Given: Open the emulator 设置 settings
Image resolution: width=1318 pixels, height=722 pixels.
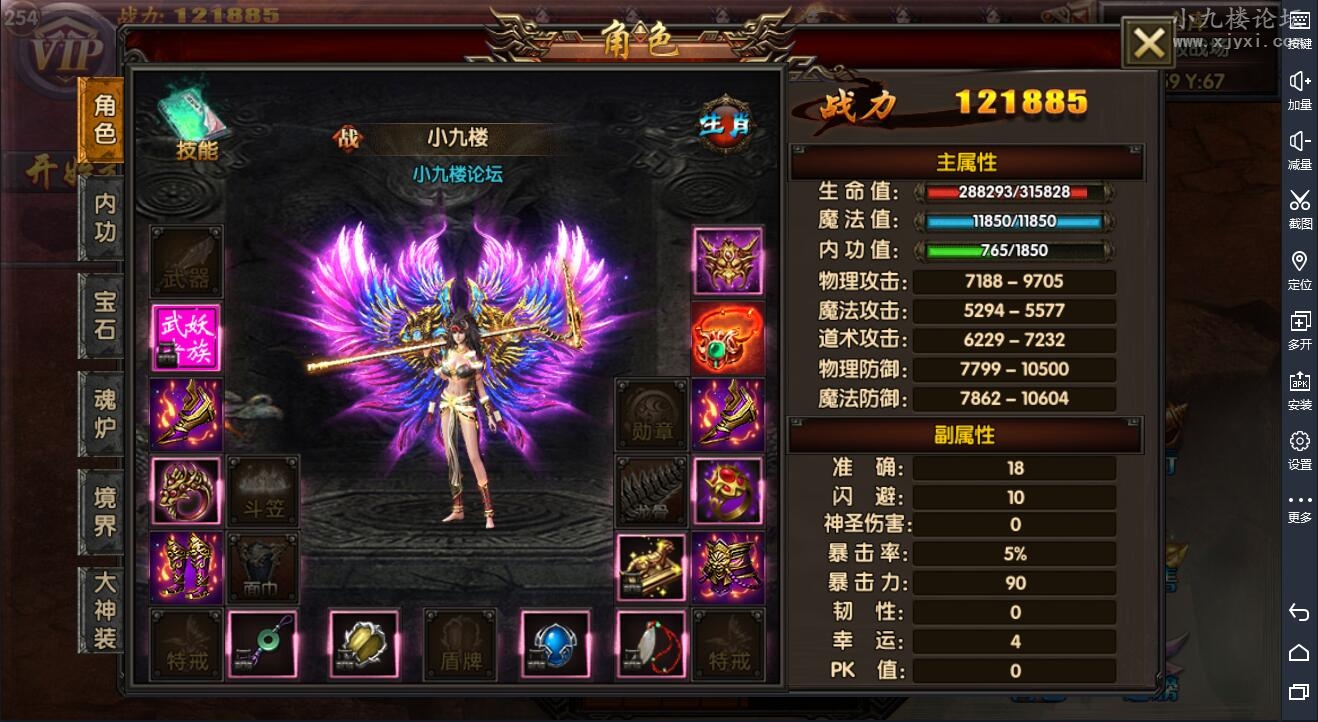Looking at the screenshot, I should 1299,449.
